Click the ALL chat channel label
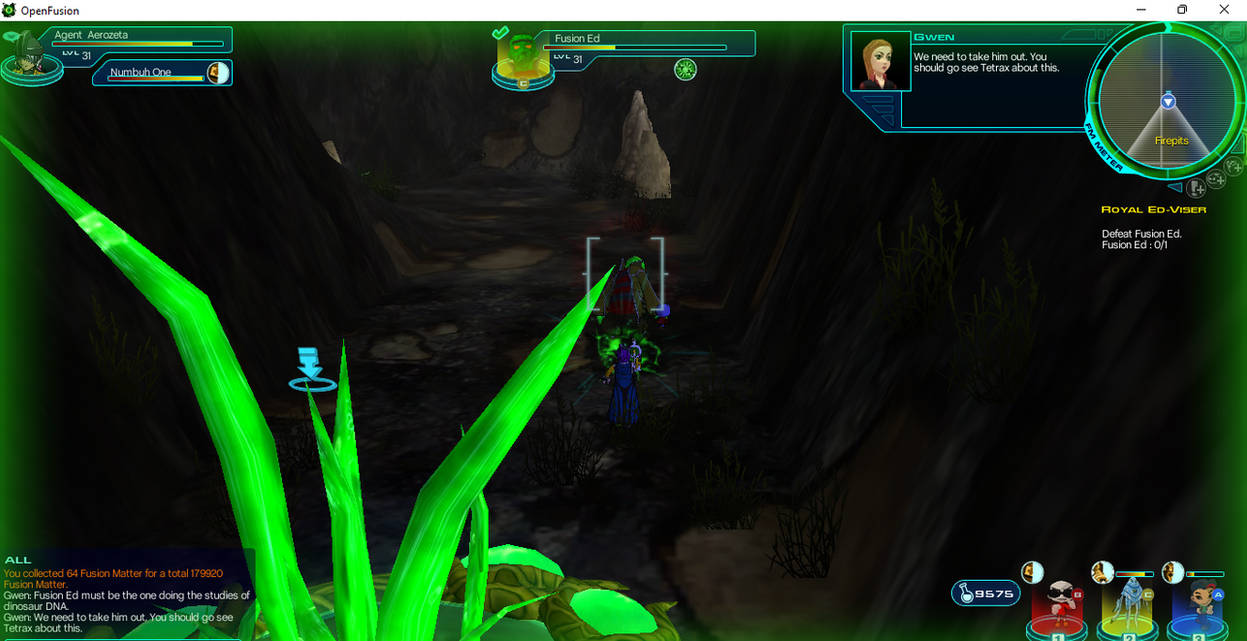The height and width of the screenshot is (641, 1247). 18,560
